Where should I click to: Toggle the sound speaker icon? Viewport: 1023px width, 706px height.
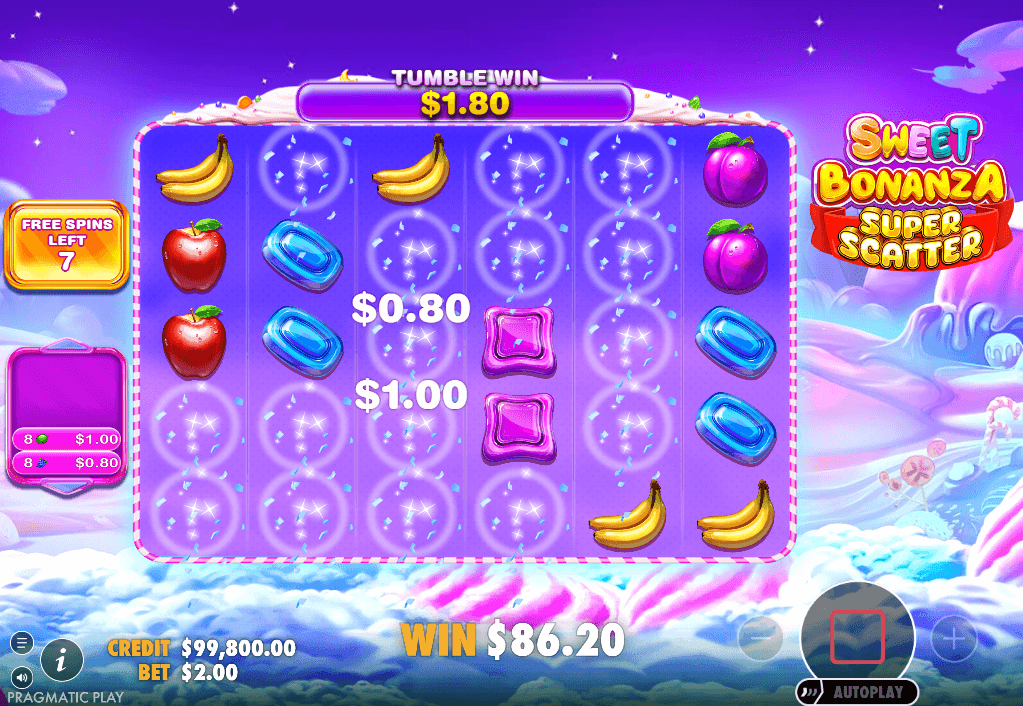(x=22, y=677)
